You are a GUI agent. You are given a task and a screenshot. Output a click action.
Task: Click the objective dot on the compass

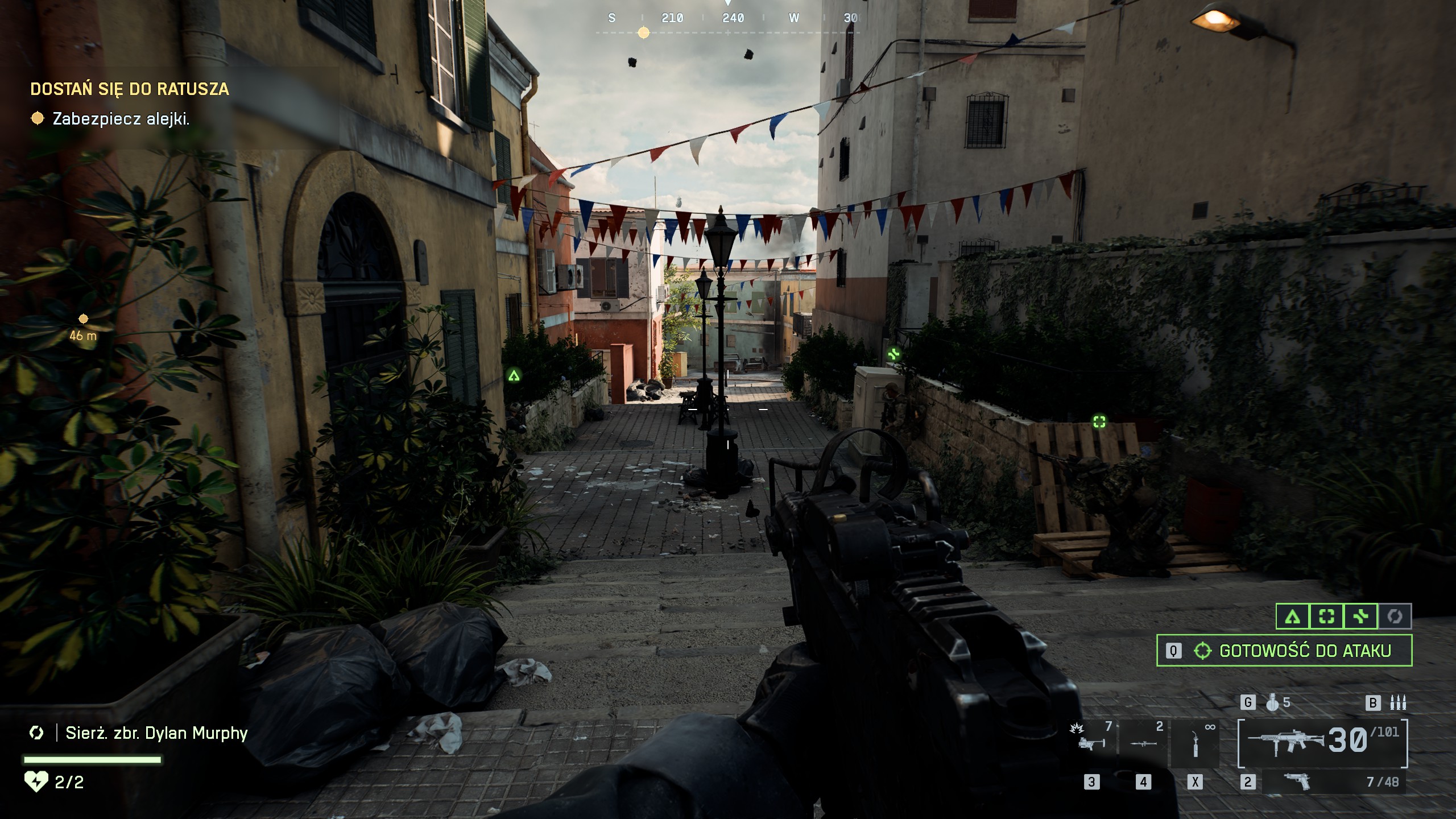tap(643, 33)
